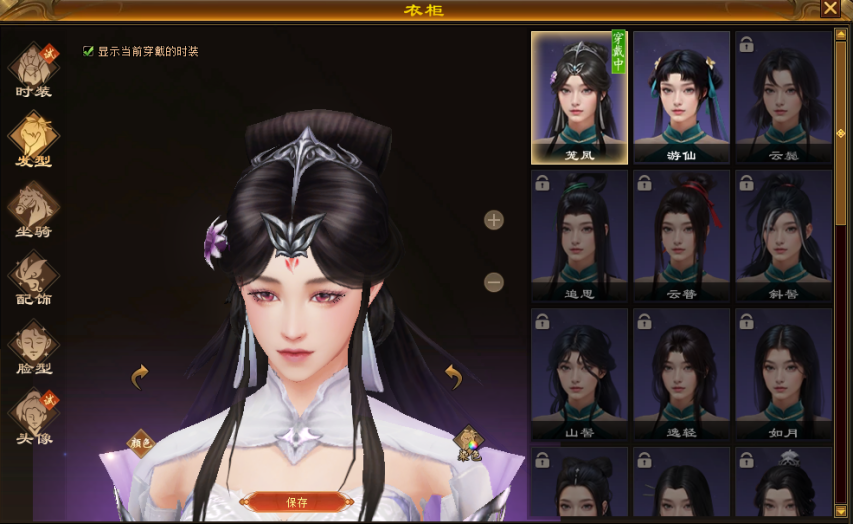Open the 发型 hairstyle tab
The image size is (853, 524).
(34, 139)
